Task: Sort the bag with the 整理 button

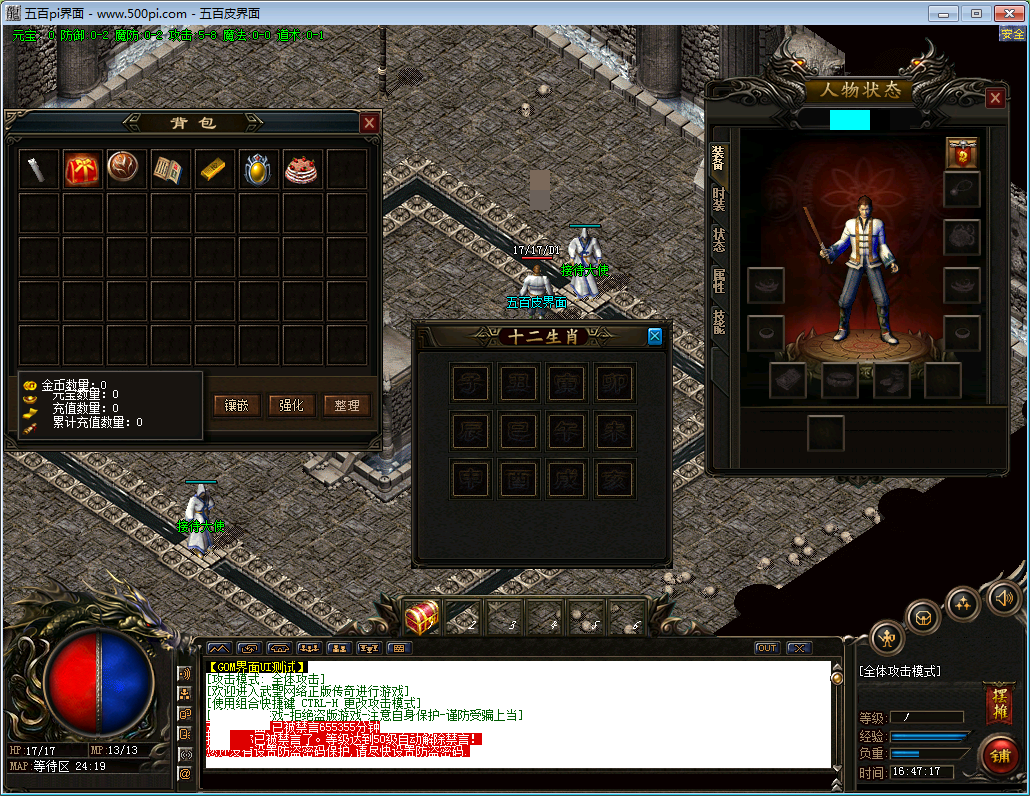Action: pos(347,405)
